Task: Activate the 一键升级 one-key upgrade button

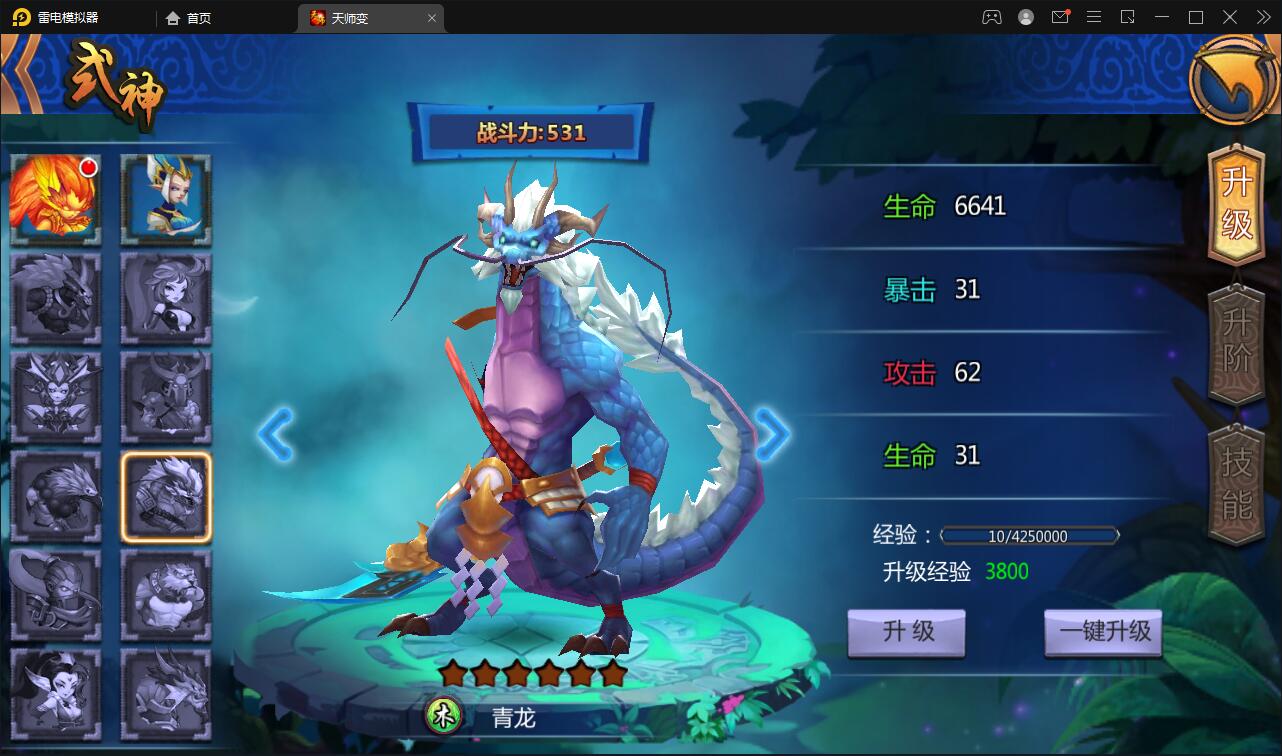Action: point(1104,632)
